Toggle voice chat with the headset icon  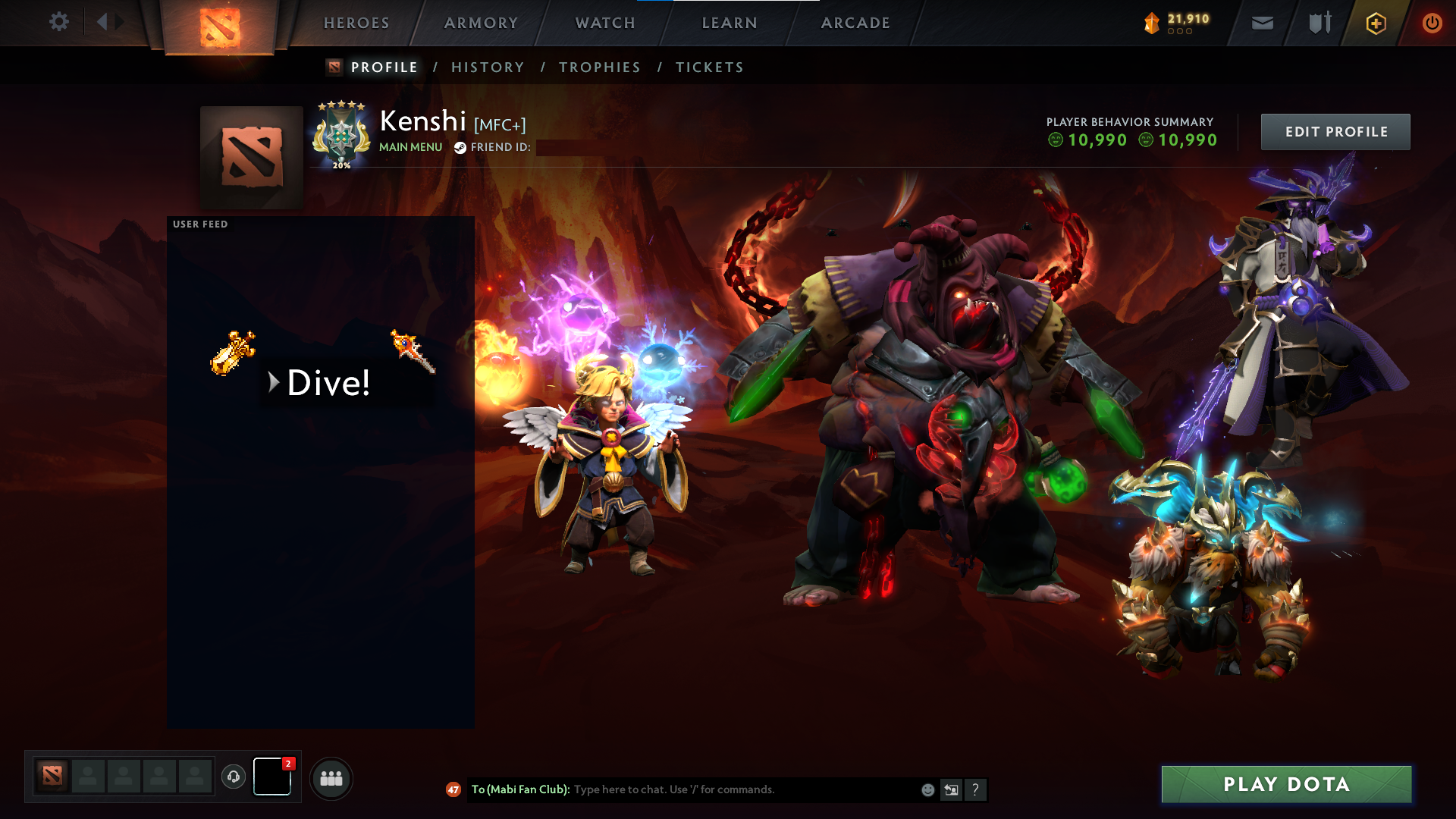pos(234,777)
